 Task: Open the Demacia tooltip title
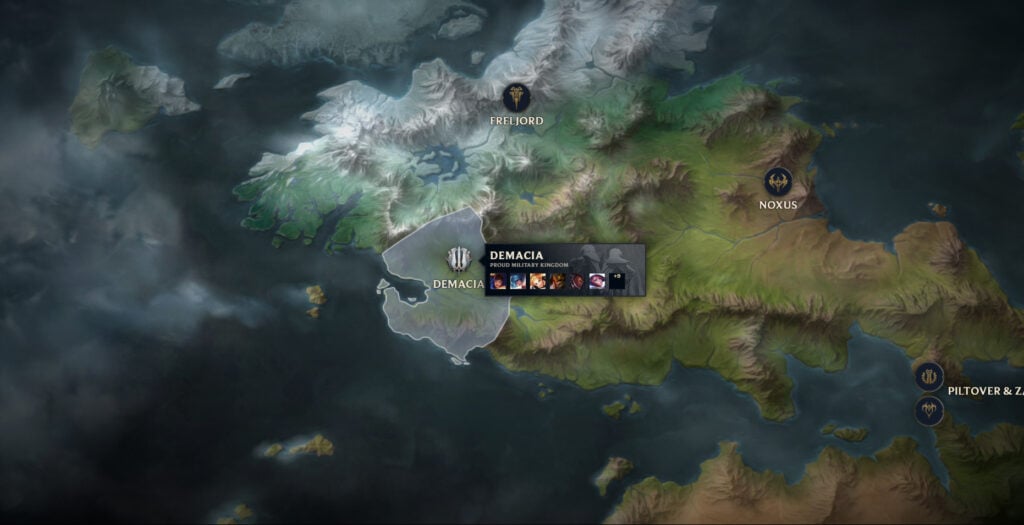pos(516,255)
